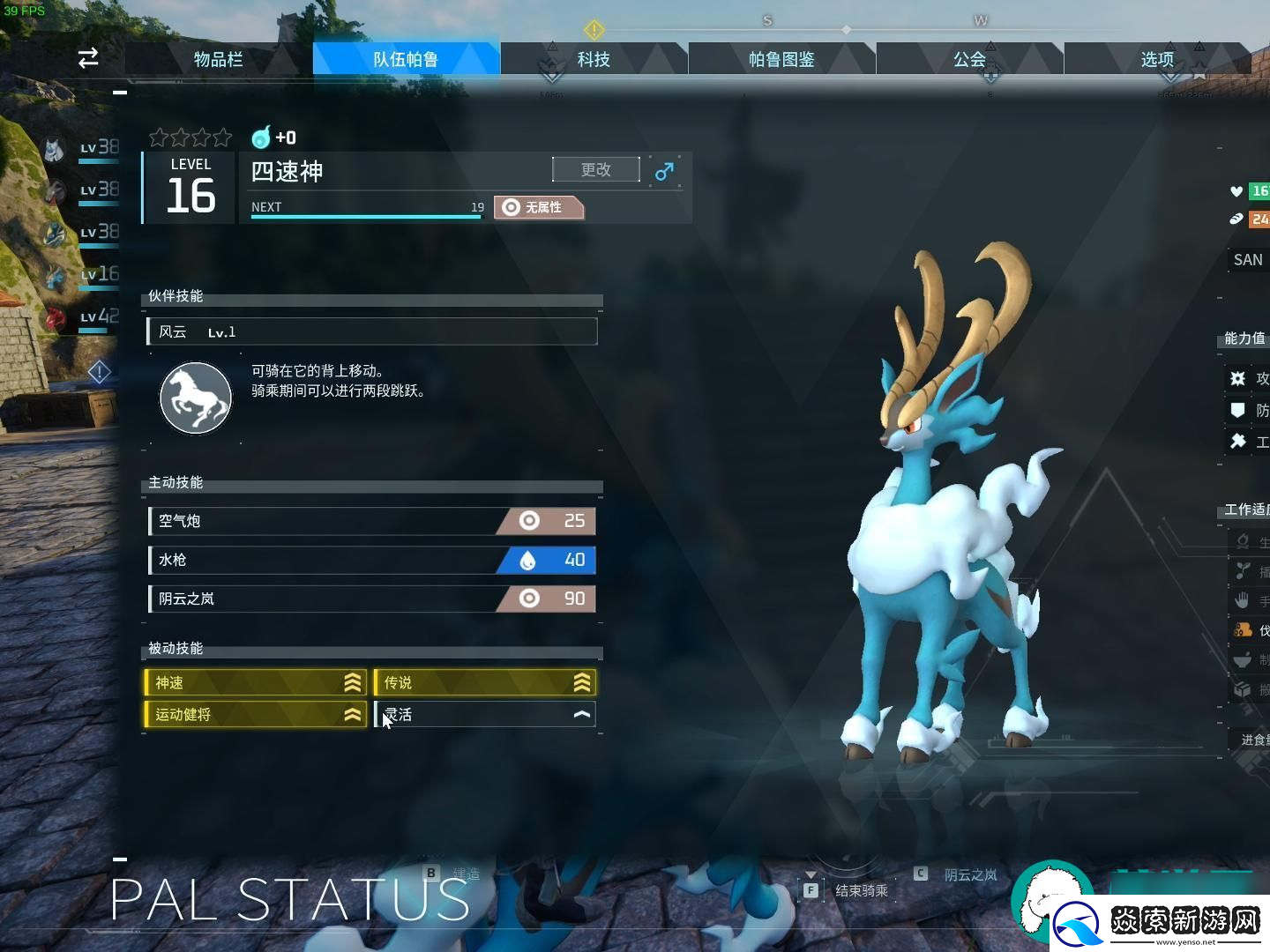Pick the 阴云之岚 active skill
Screen dimensions: 1270x952
point(371,599)
